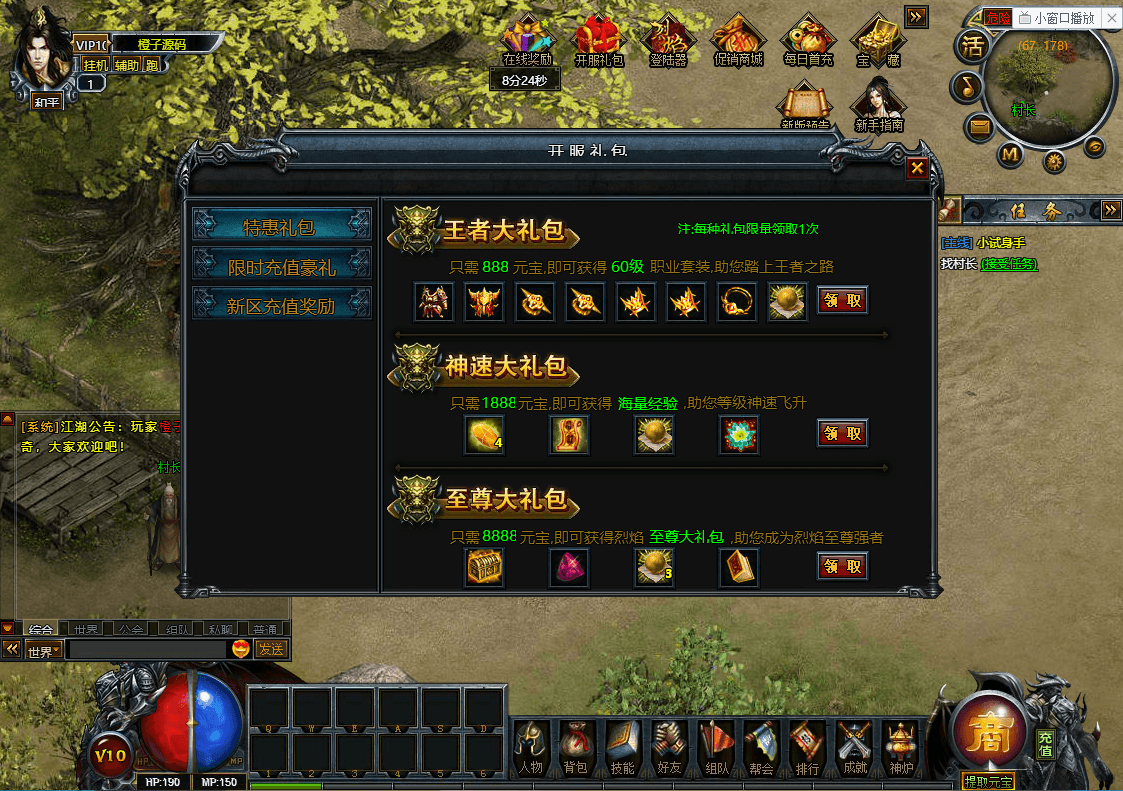Close the 开服礼包 window
This screenshot has width=1123, height=791.
(916, 168)
